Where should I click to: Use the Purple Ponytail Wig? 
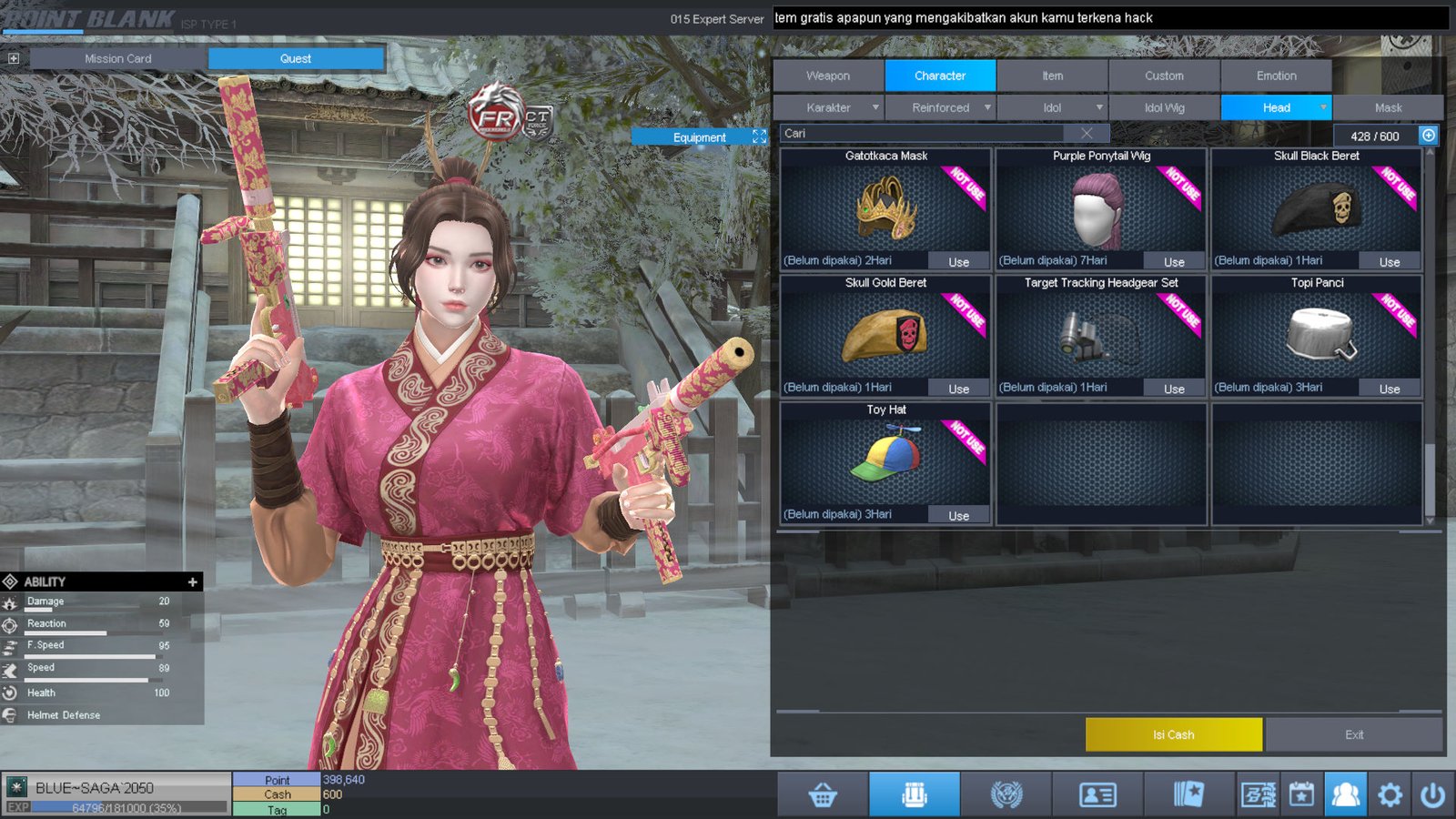pos(1174,262)
